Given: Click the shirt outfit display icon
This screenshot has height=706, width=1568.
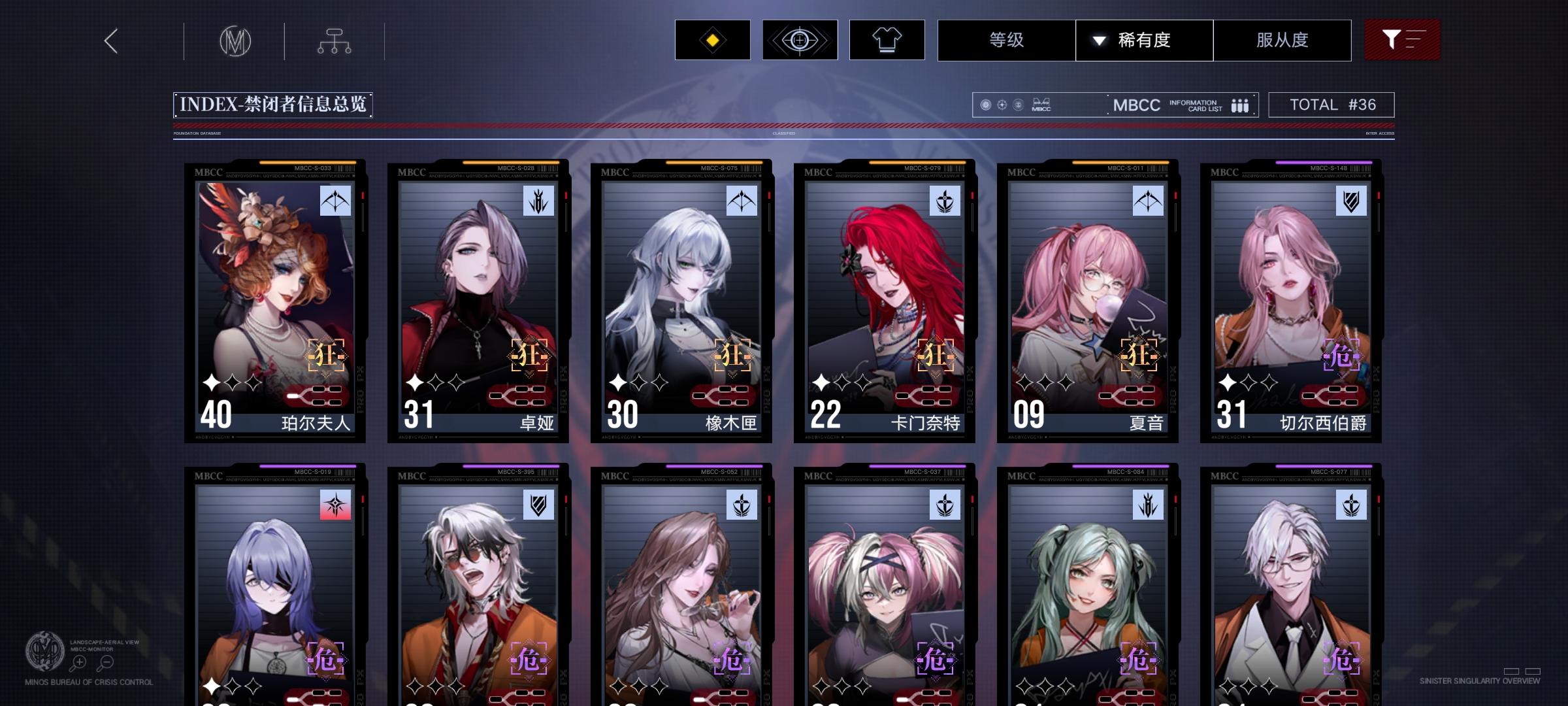Looking at the screenshot, I should 887,39.
